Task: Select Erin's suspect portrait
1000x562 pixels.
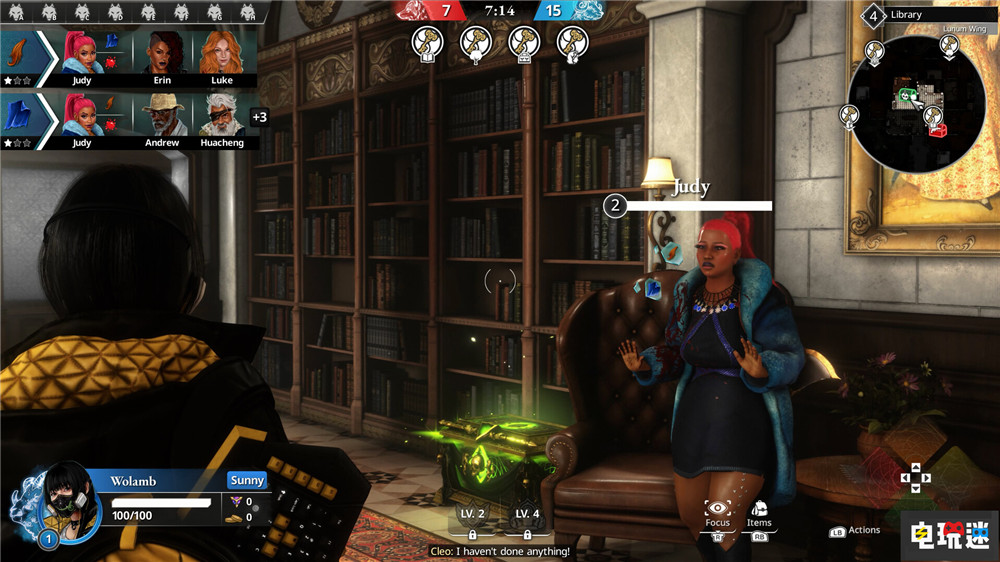Action: 162,53
